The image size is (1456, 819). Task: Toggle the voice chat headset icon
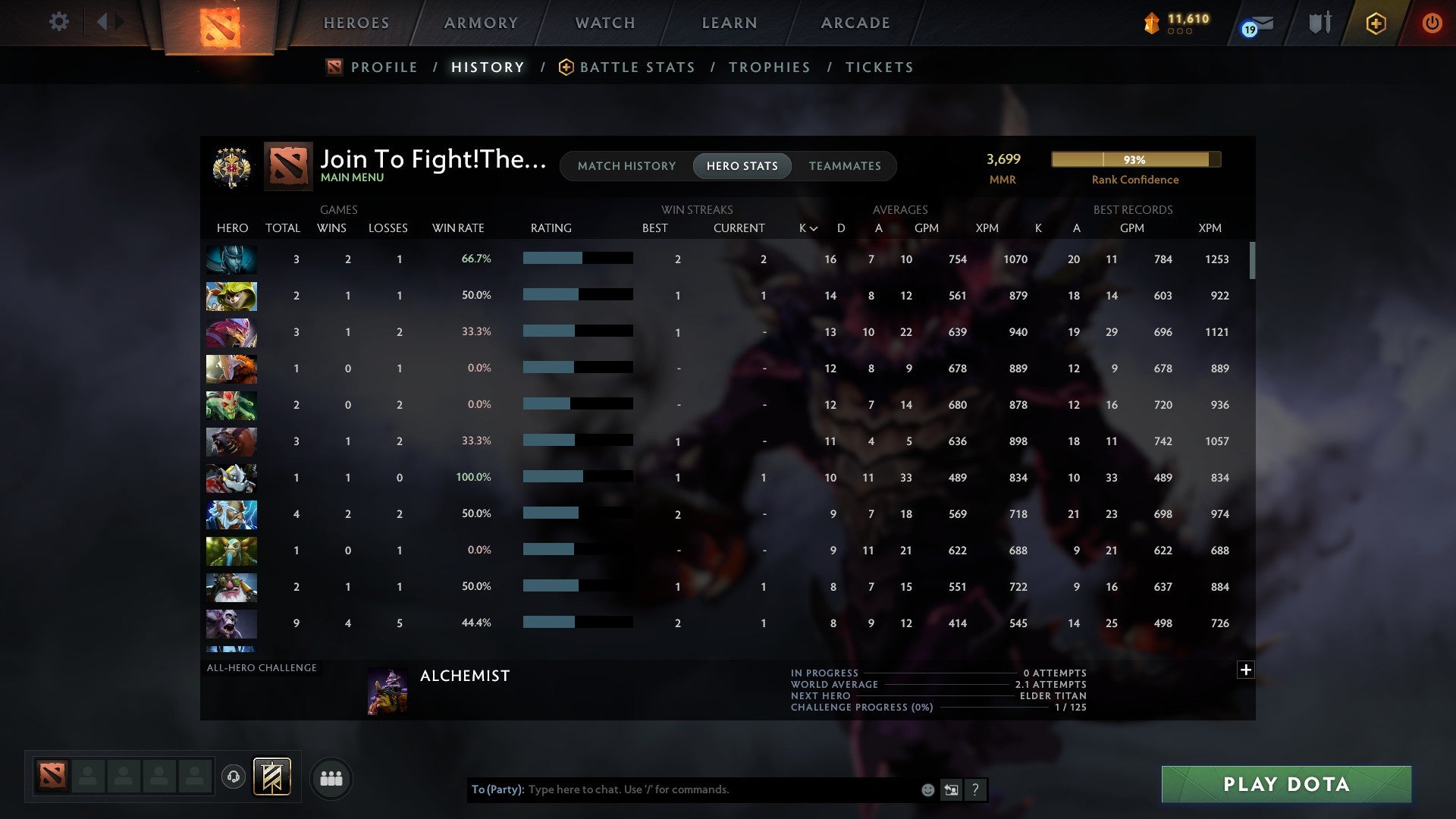234,778
